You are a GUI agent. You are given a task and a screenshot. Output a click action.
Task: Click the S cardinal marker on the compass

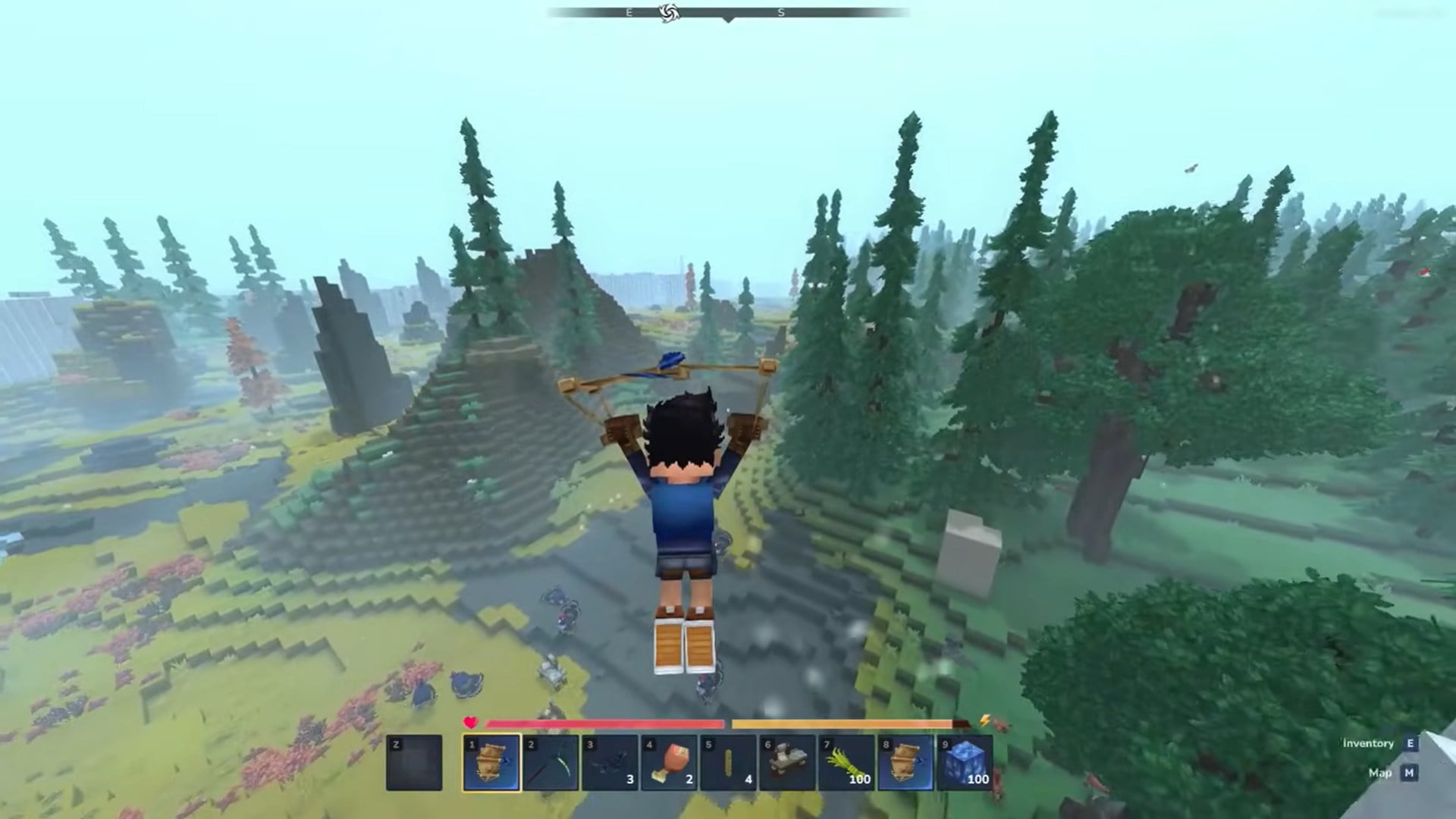click(x=780, y=13)
